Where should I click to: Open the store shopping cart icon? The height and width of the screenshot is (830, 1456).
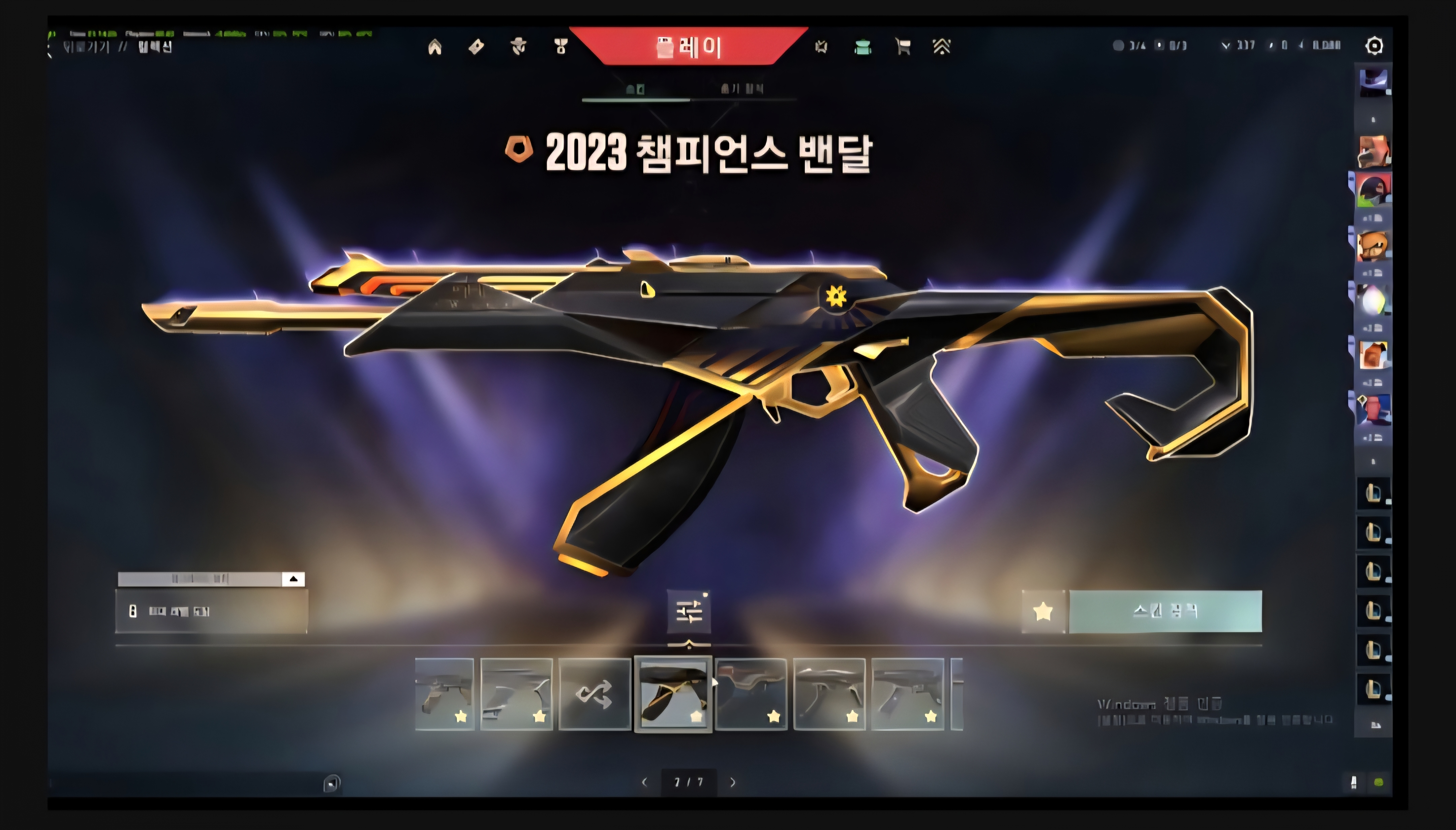point(902,46)
